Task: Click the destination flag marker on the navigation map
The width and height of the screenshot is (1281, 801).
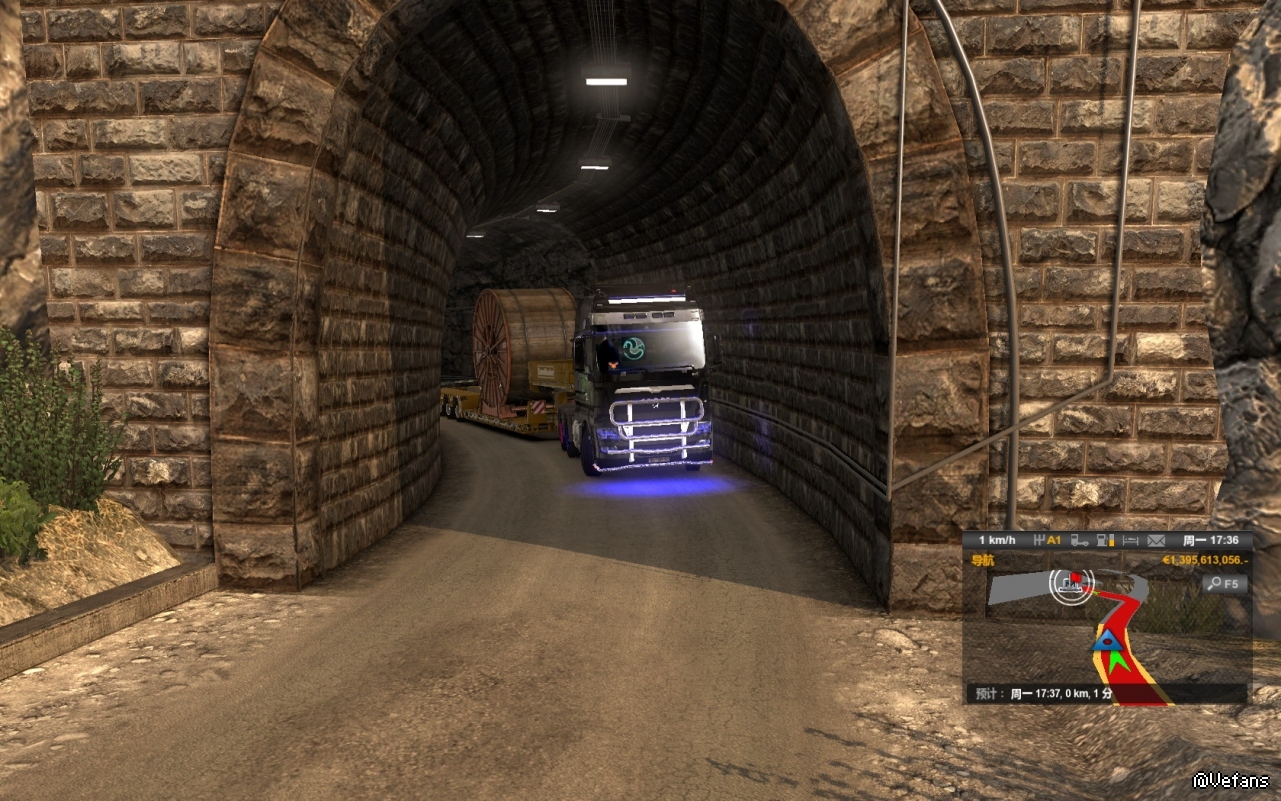Action: pyautogui.click(x=1076, y=578)
